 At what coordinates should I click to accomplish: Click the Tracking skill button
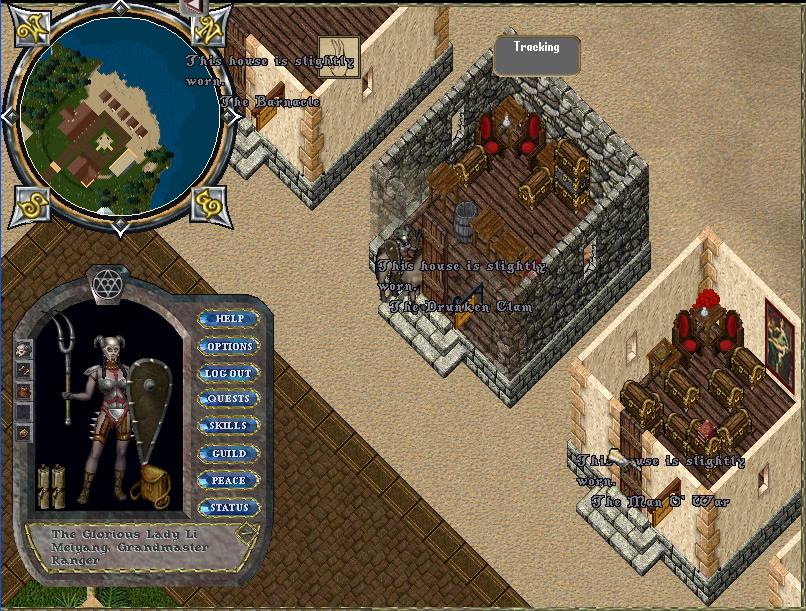click(537, 55)
